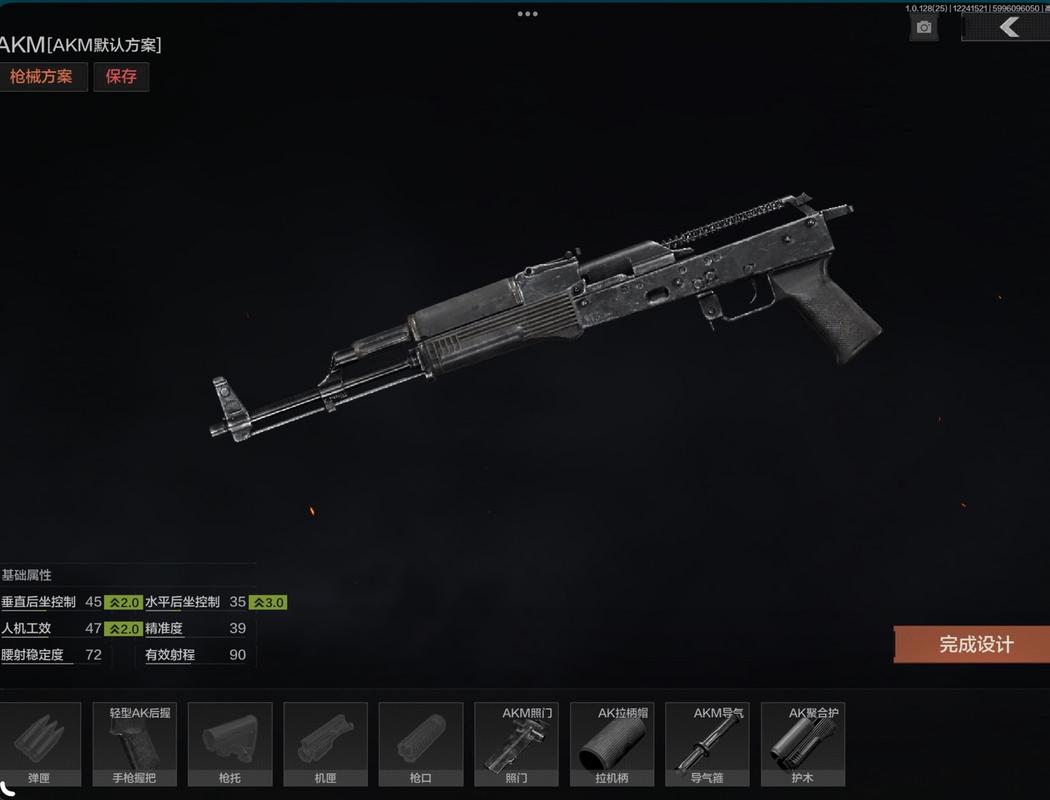Click the camera screenshot icon
Viewport: 1050px width, 800px height.
tap(924, 27)
